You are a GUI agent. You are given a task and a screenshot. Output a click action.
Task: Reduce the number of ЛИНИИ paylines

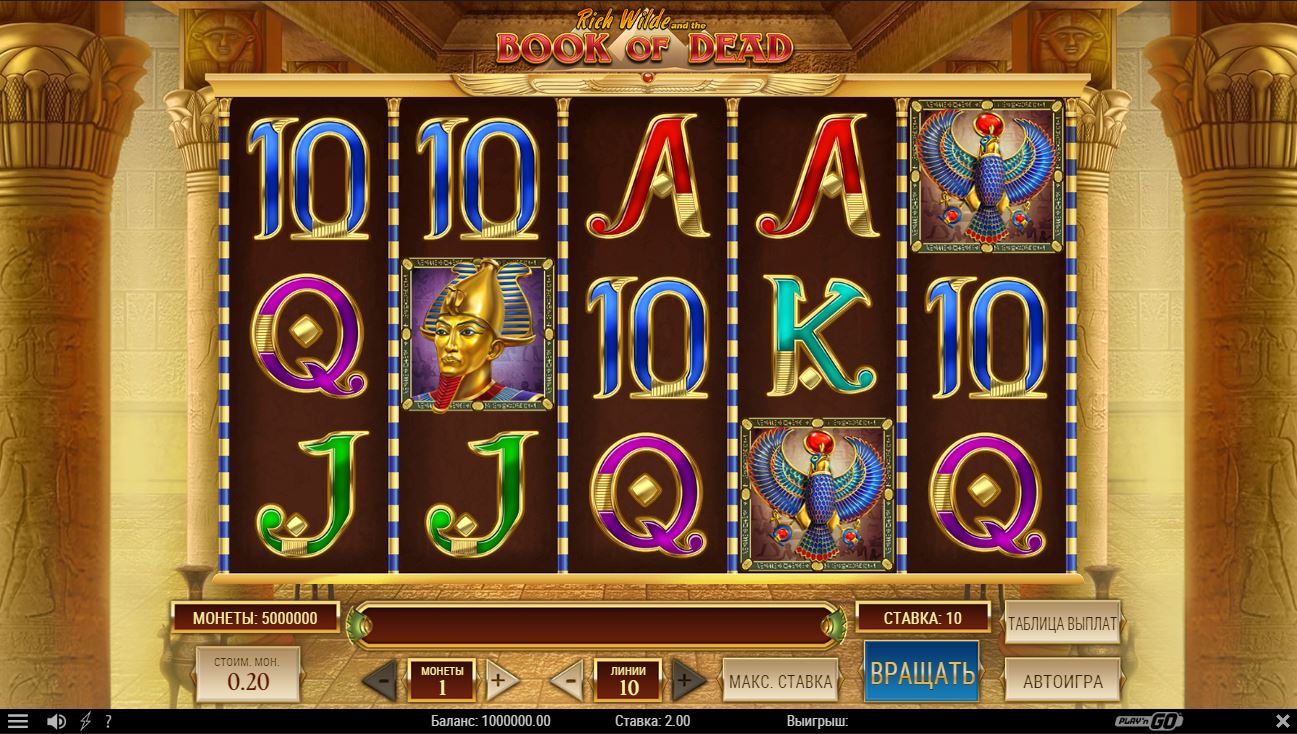(x=568, y=682)
